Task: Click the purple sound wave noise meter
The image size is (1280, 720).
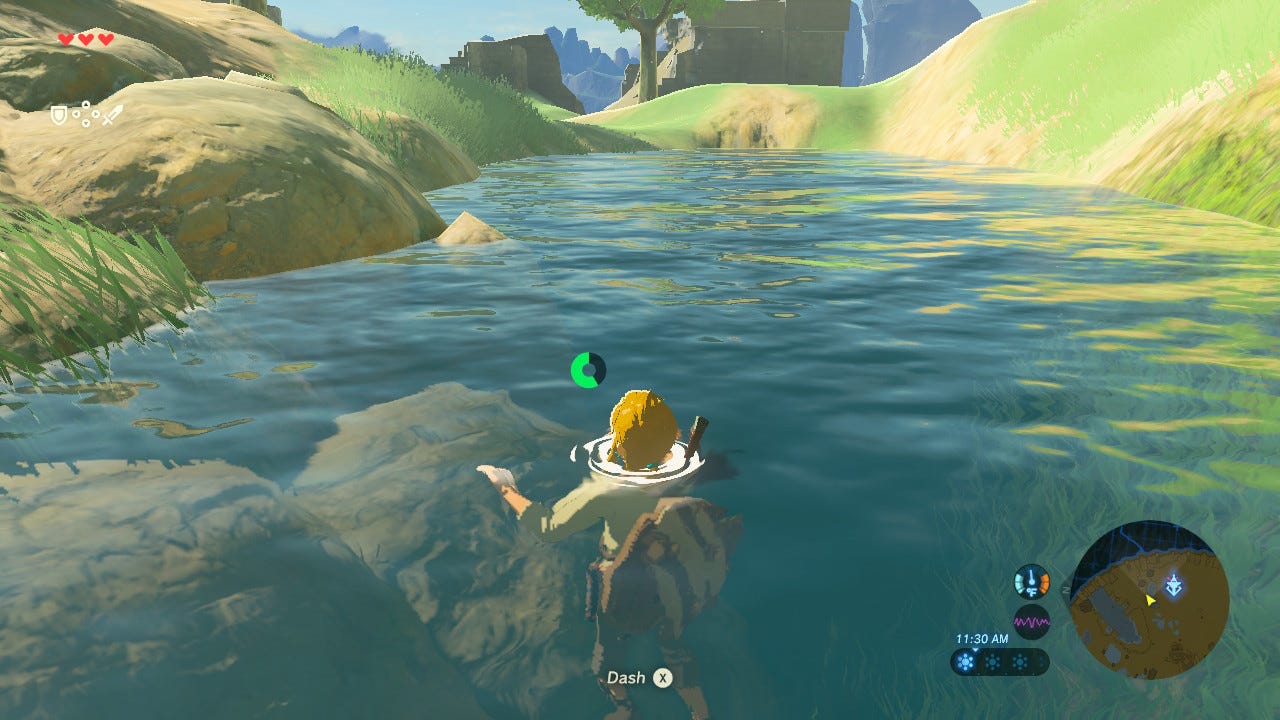Action: pyautogui.click(x=1031, y=622)
